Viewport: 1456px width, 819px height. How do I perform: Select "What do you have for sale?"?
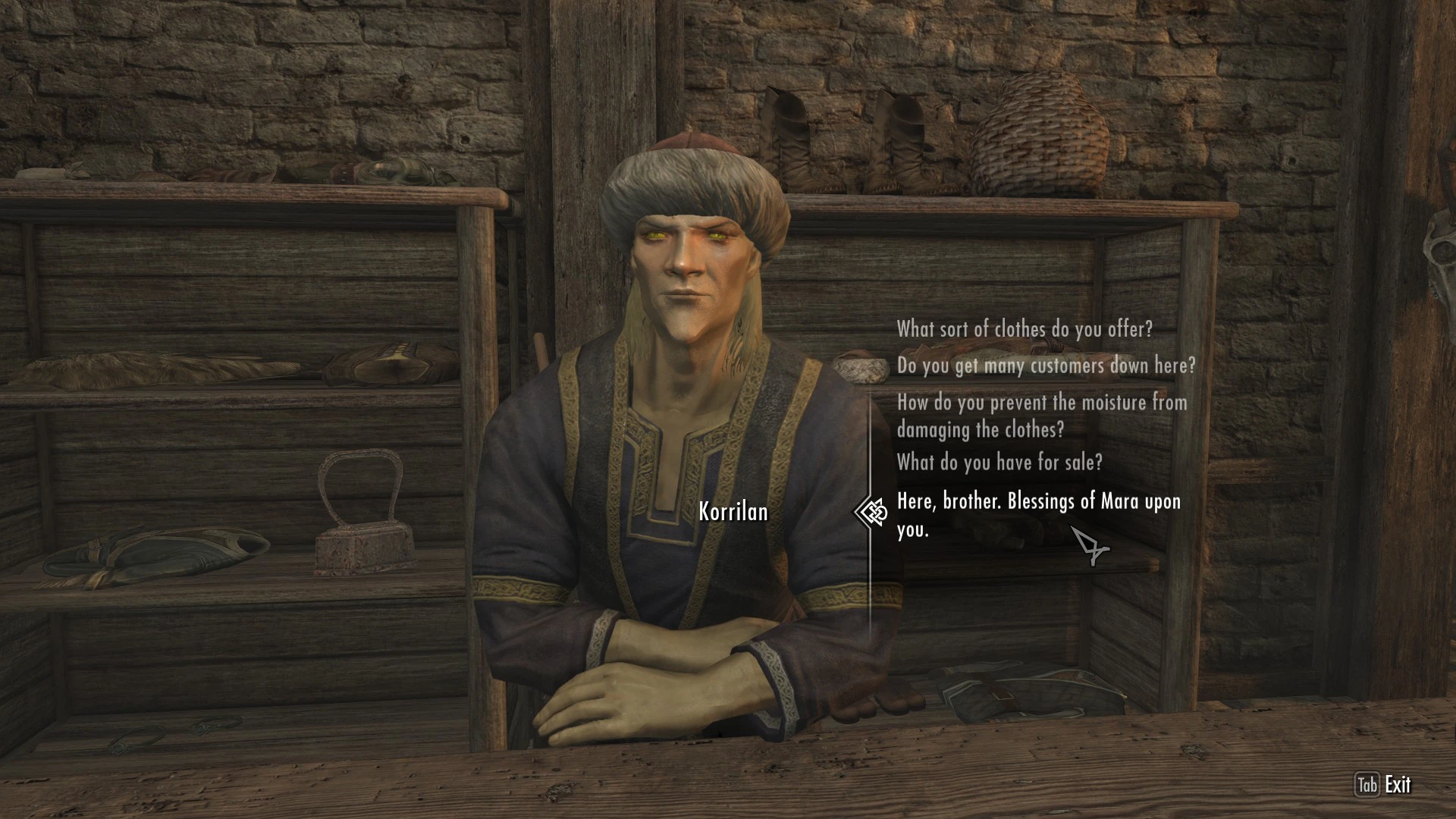coord(999,462)
